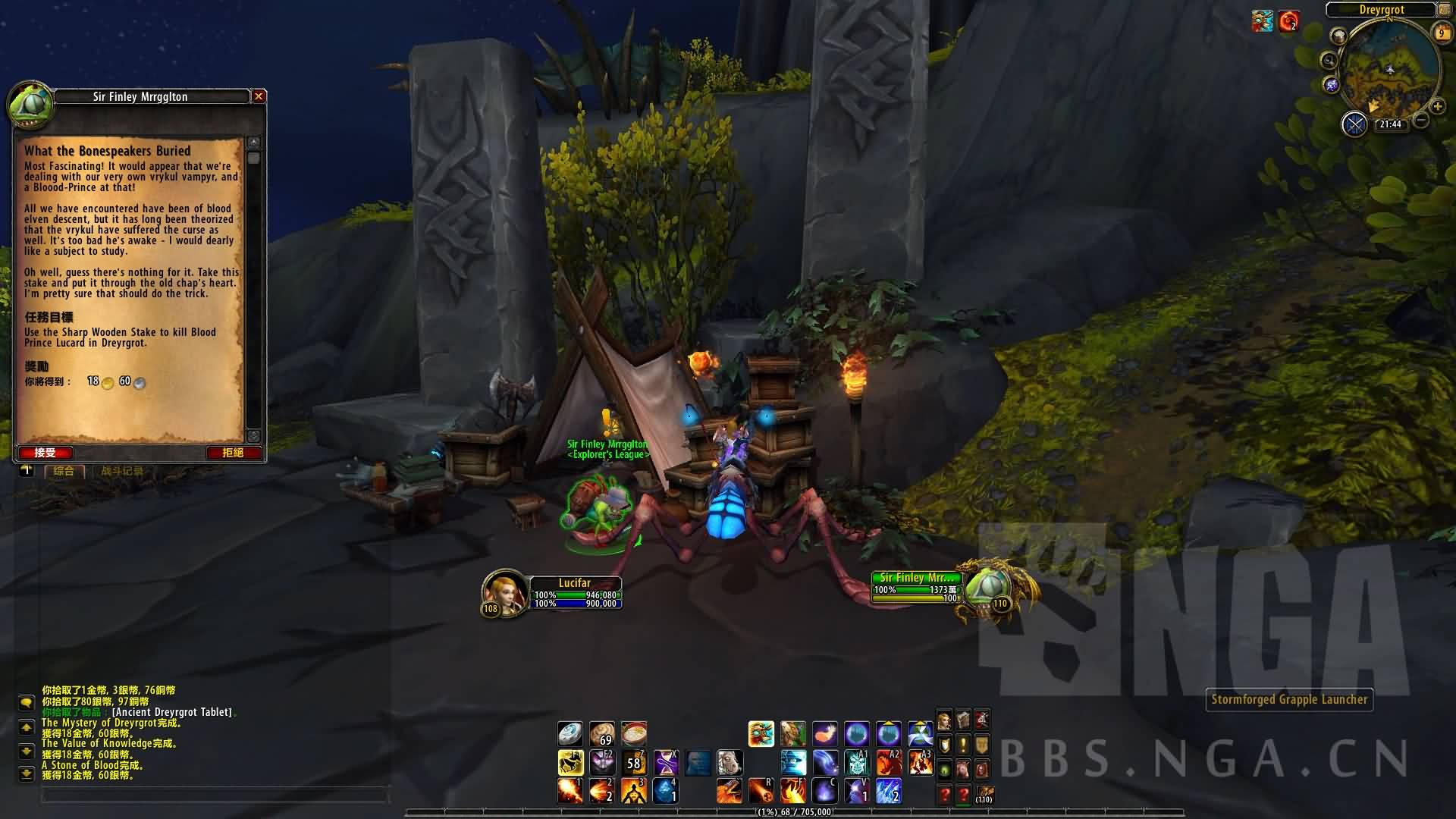Eat the bowl of food item
Viewport: 1456px width, 819px height.
[x=634, y=733]
